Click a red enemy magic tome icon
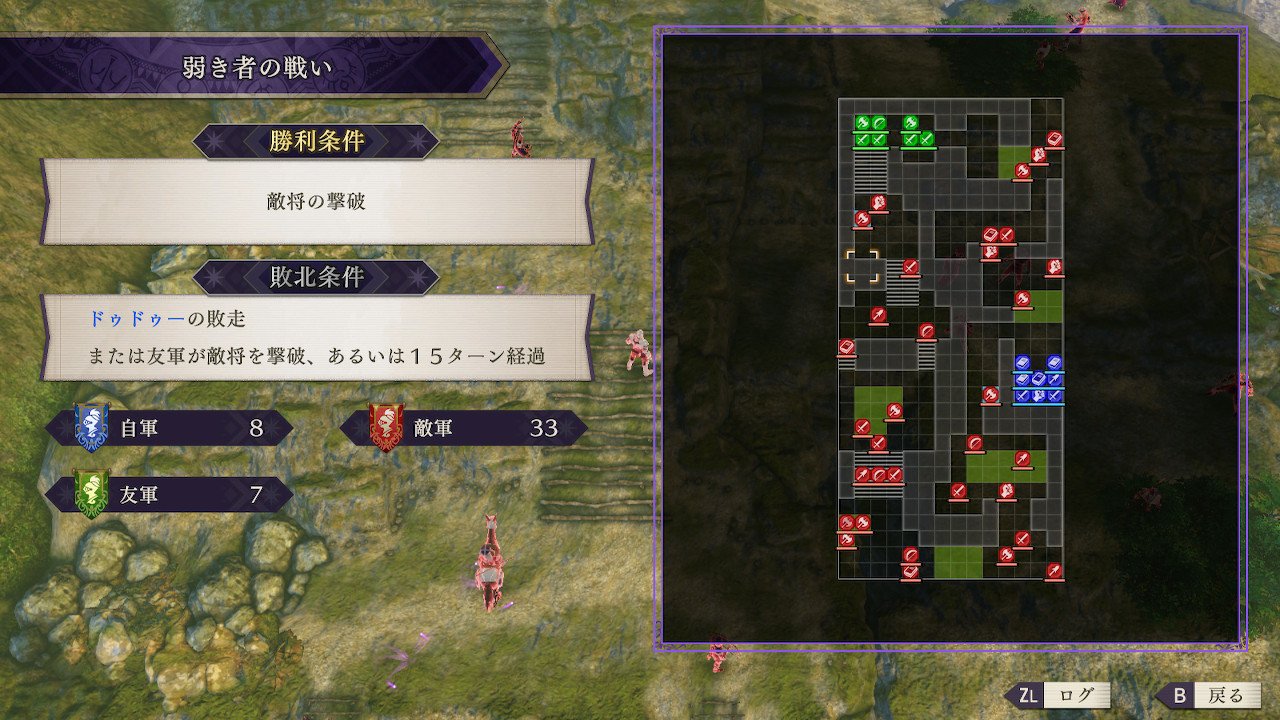The width and height of the screenshot is (1280, 720). pyautogui.click(x=990, y=236)
